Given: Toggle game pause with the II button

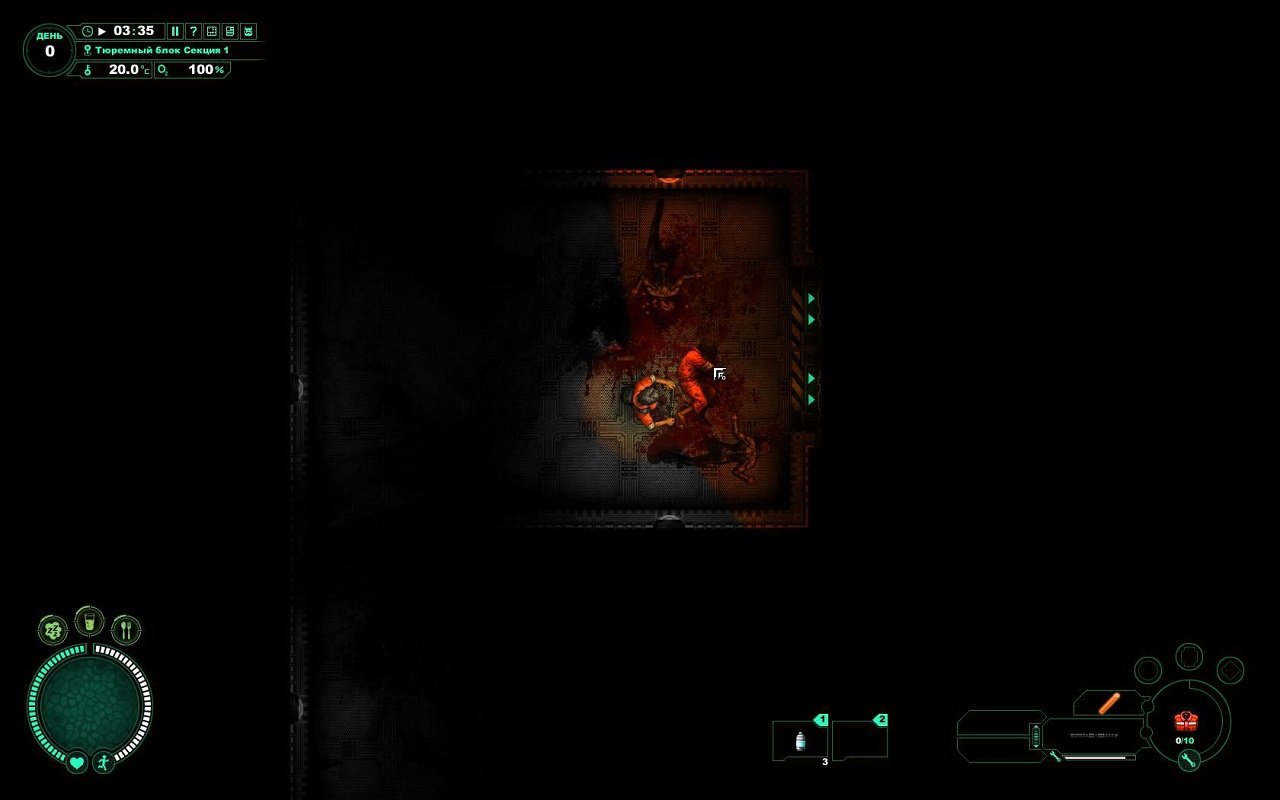Looking at the screenshot, I should point(176,31).
